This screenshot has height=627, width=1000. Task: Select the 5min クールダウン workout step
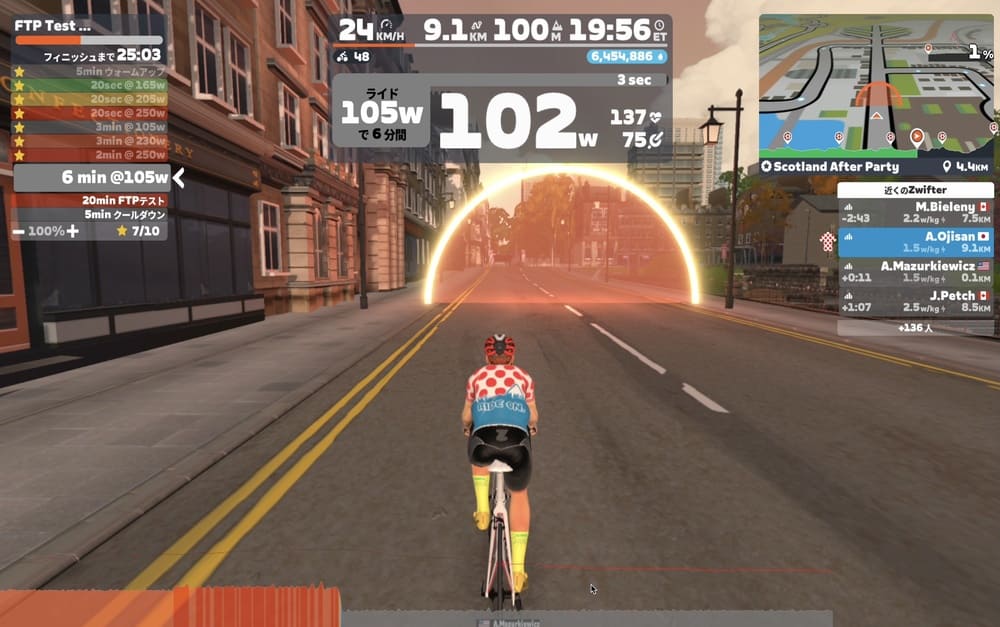[112, 214]
